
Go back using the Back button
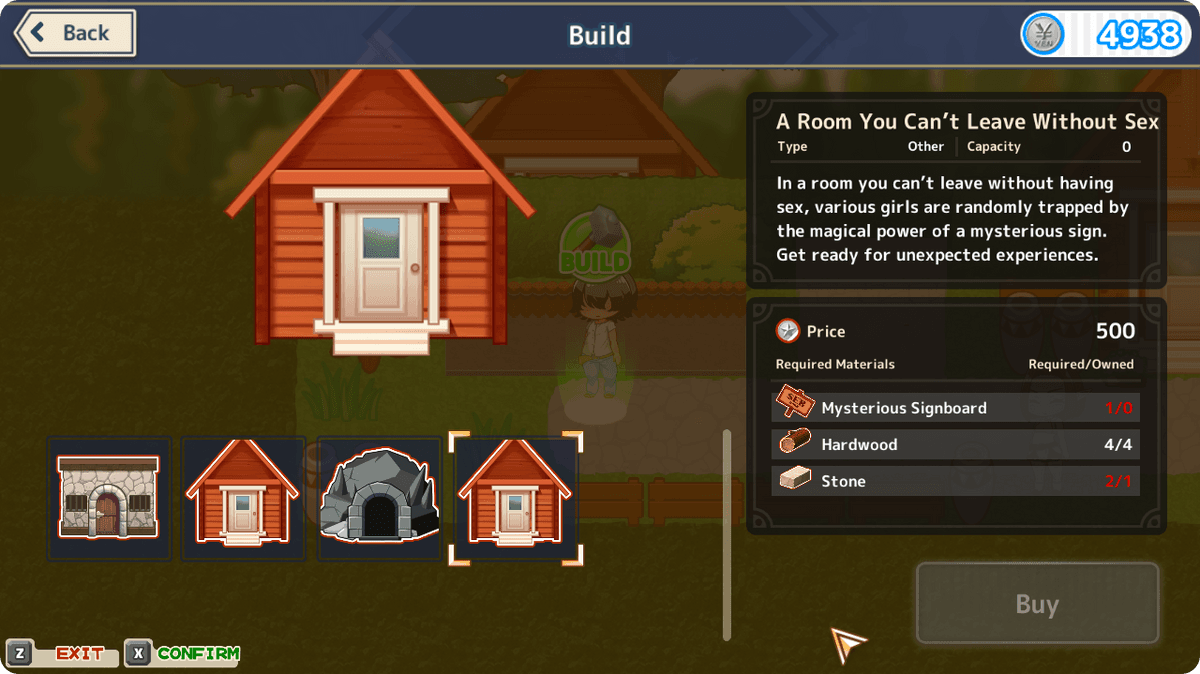75,33
